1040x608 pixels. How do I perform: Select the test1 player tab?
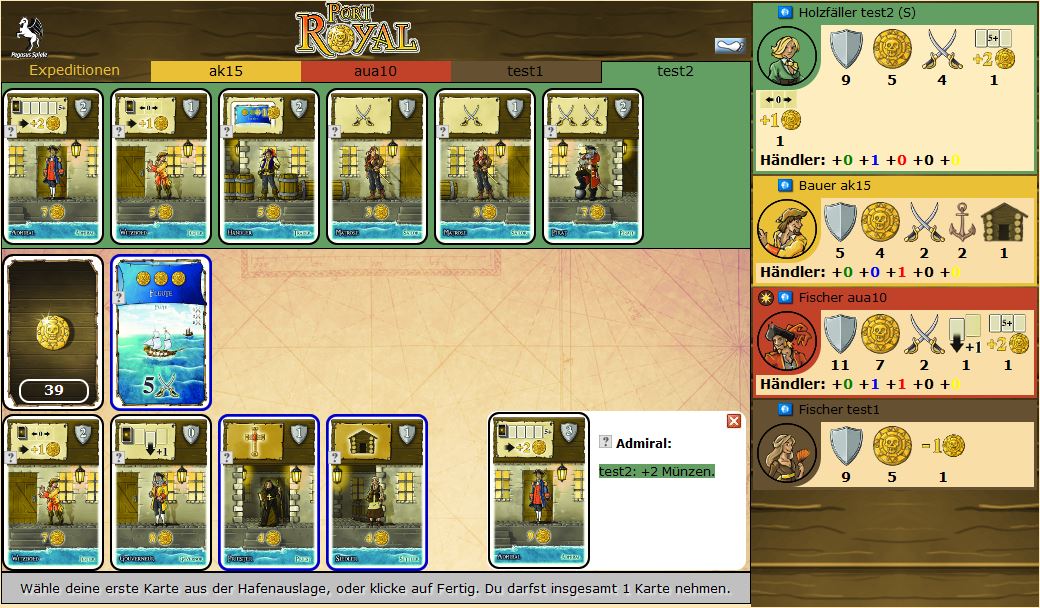click(x=525, y=71)
